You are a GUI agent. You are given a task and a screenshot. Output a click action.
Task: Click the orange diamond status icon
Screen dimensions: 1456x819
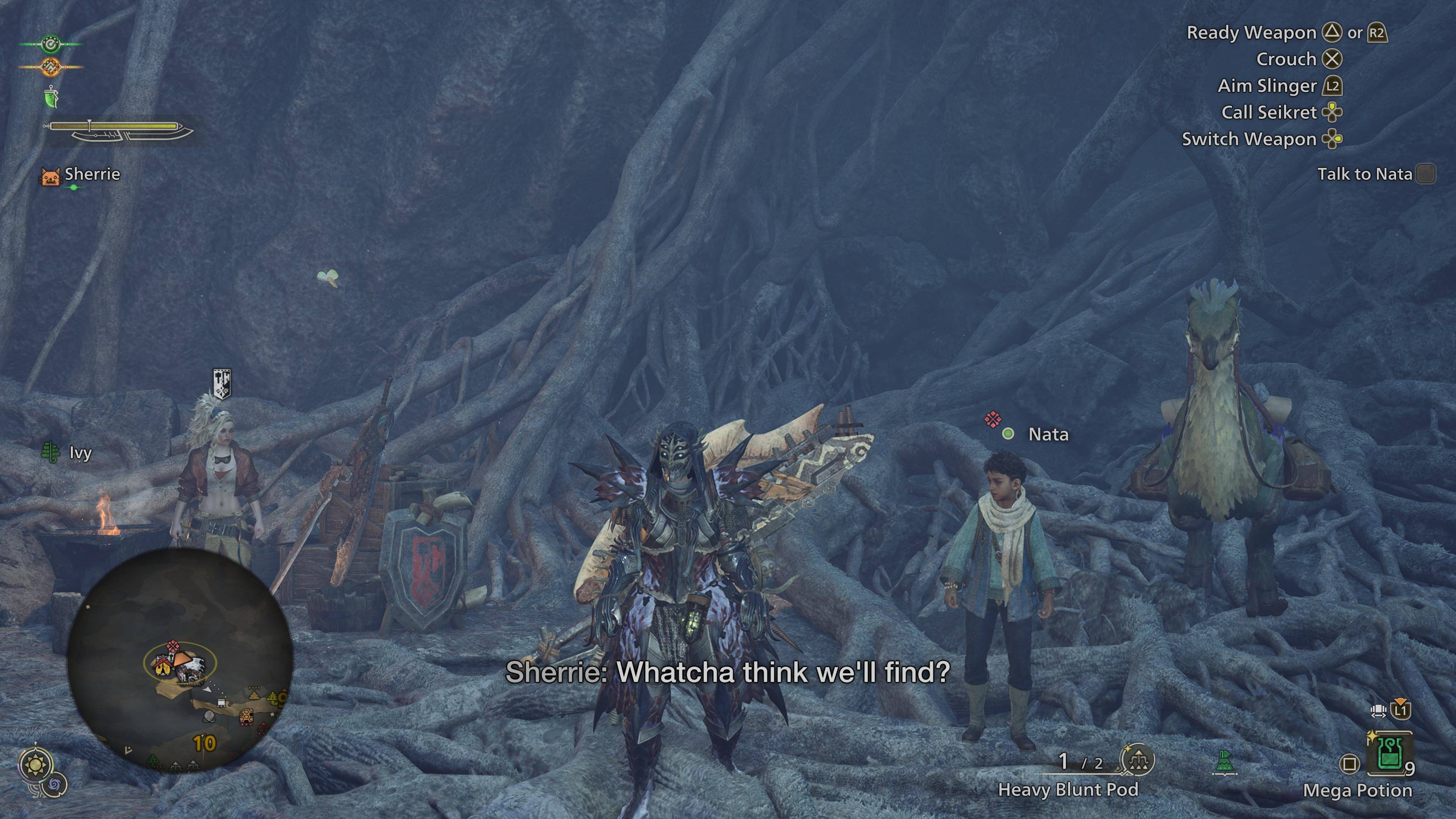(x=51, y=67)
